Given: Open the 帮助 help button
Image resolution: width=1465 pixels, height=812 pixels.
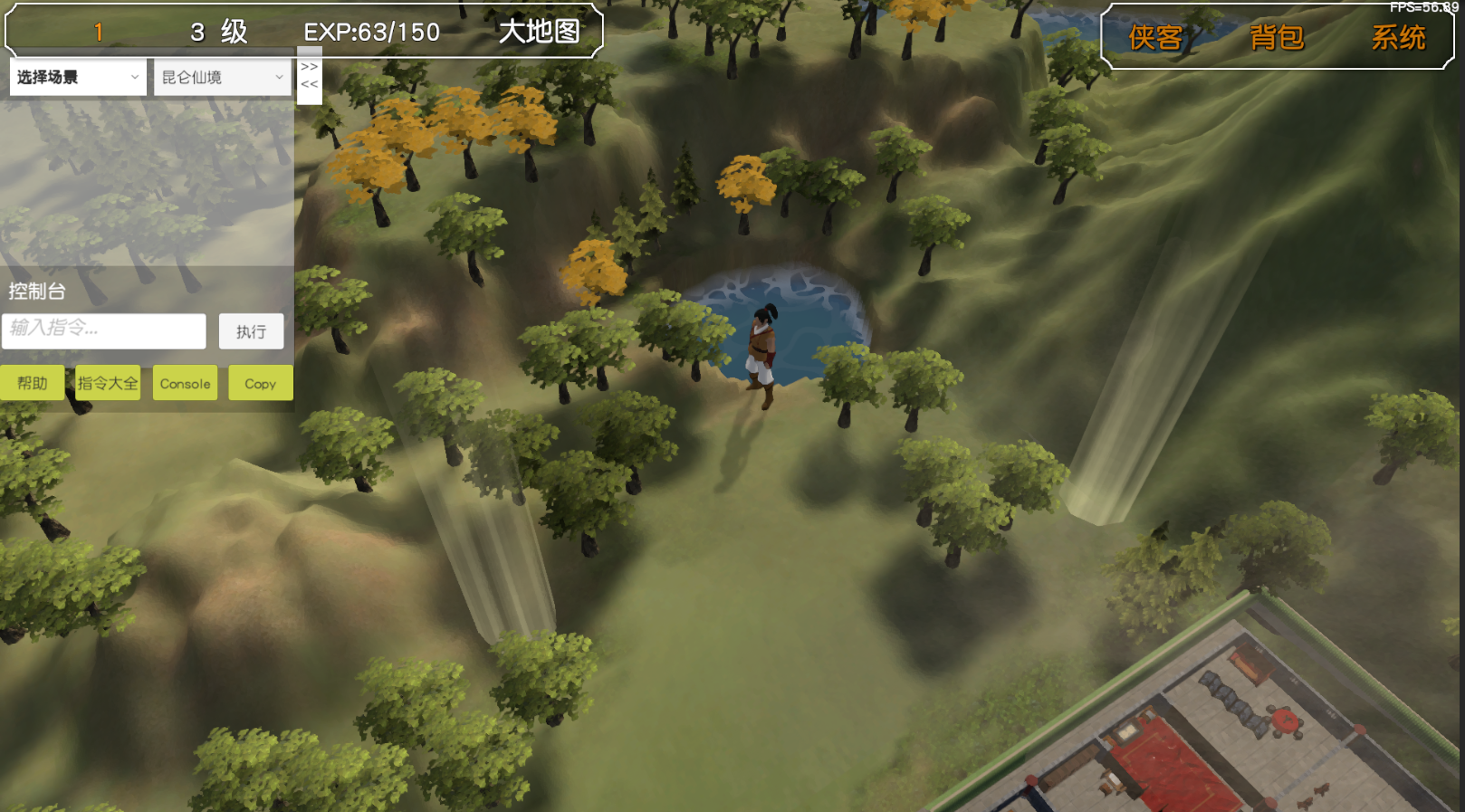Looking at the screenshot, I should coord(32,383).
